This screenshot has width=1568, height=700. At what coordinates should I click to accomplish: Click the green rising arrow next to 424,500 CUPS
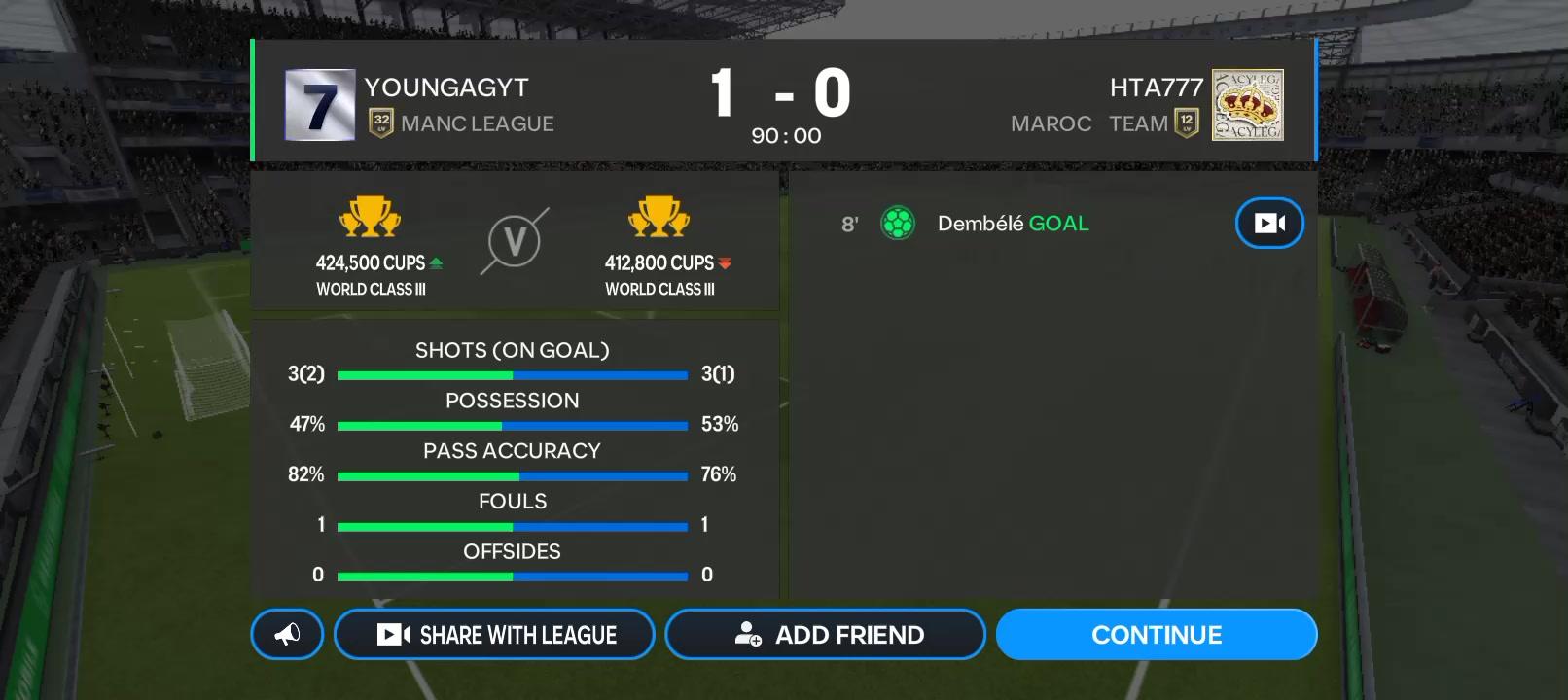coord(439,262)
